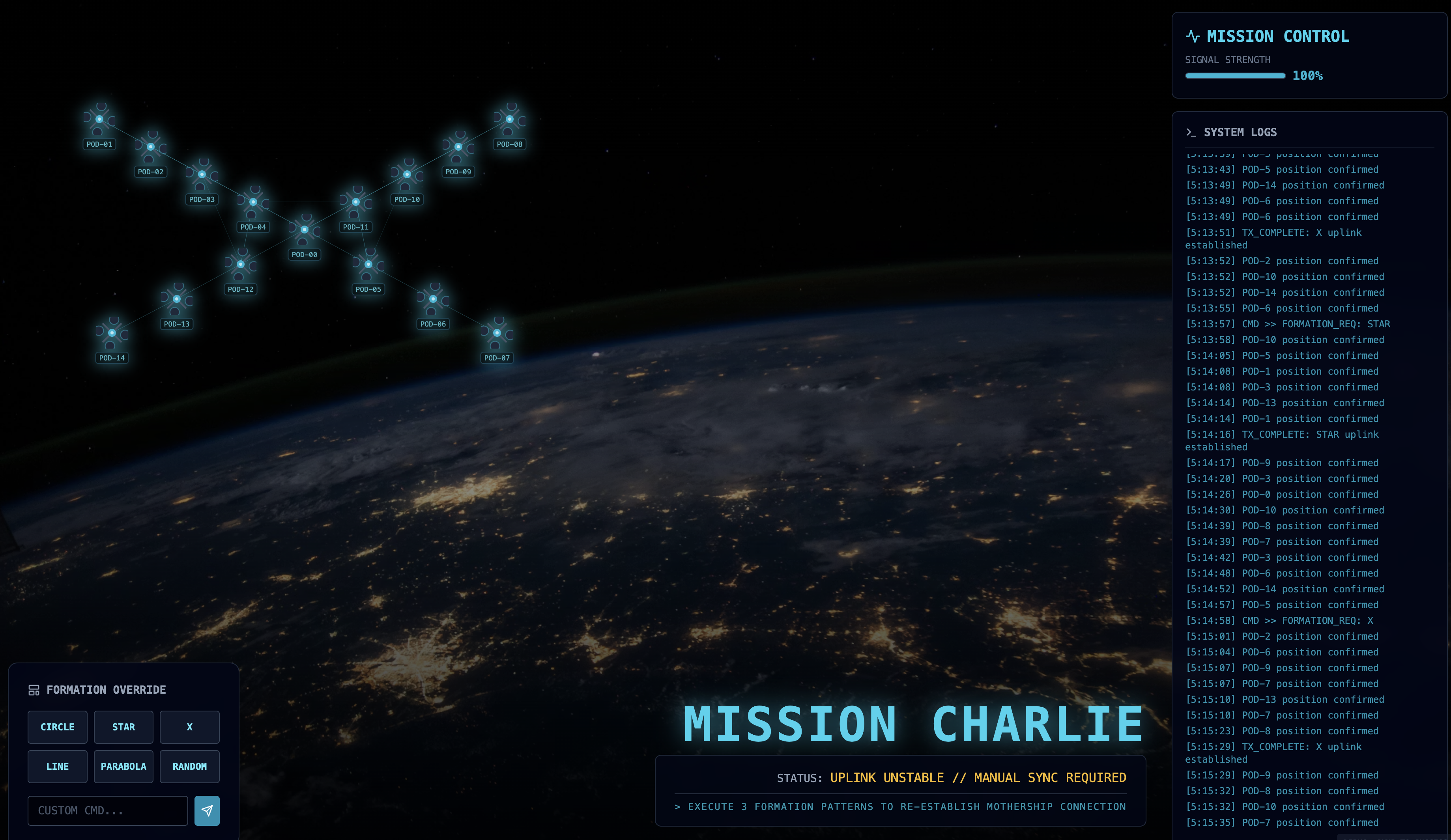This screenshot has height=840, width=1451.
Task: Select the STAR formation button
Action: click(x=123, y=726)
